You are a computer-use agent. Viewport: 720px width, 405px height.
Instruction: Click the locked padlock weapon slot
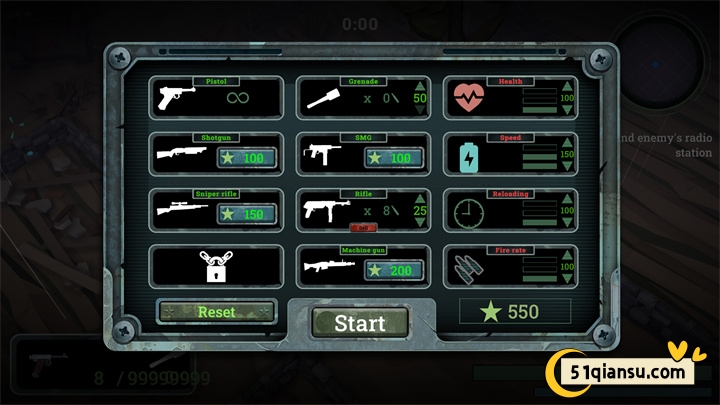point(215,267)
